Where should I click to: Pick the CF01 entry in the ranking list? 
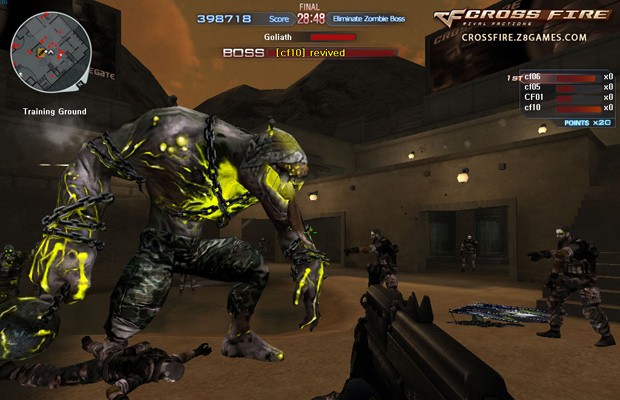tap(560, 97)
